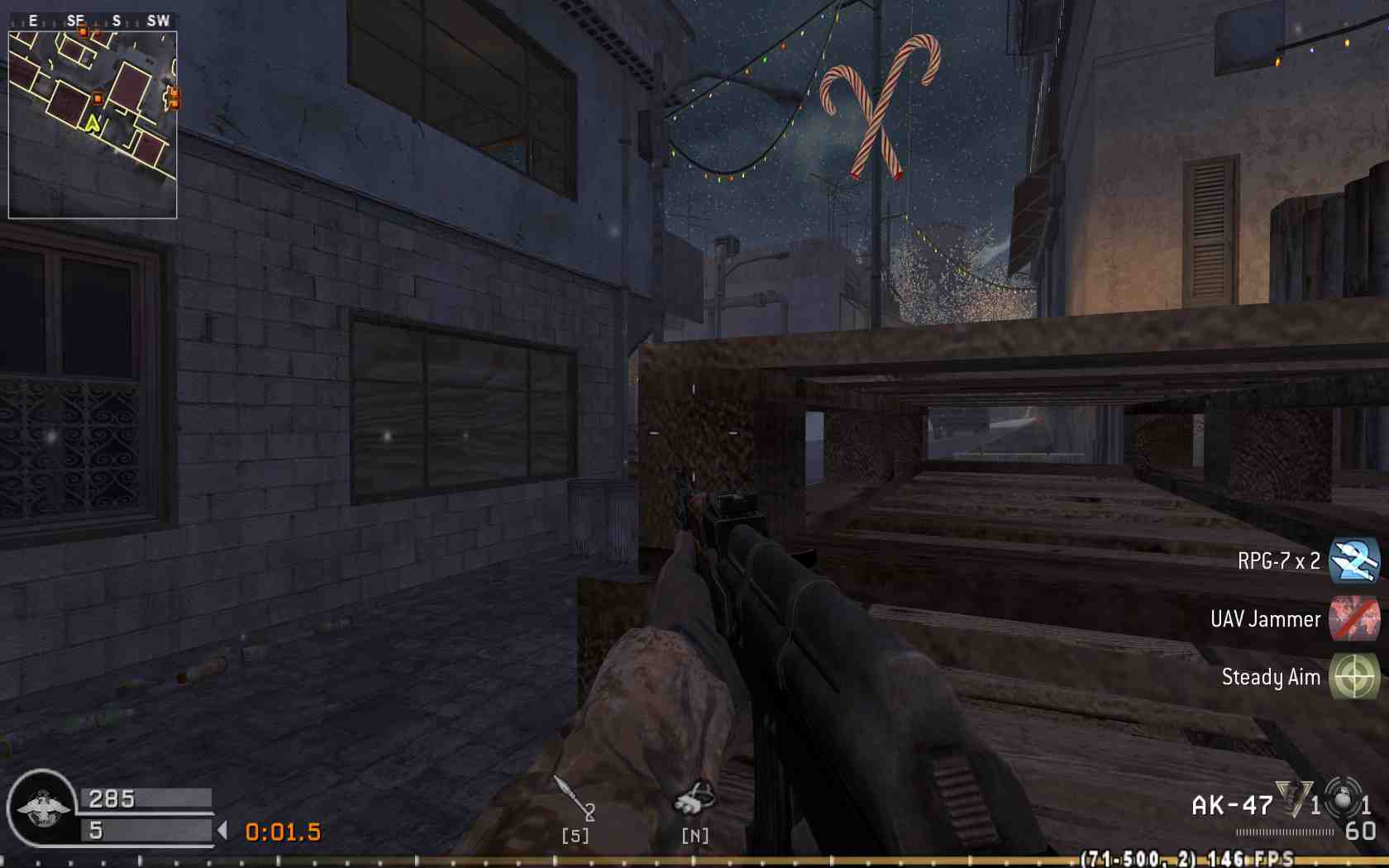Screen dimensions: 1389x868
Task: Click the grenade crosshair indicator icon near ammo
Action: tap(1341, 800)
